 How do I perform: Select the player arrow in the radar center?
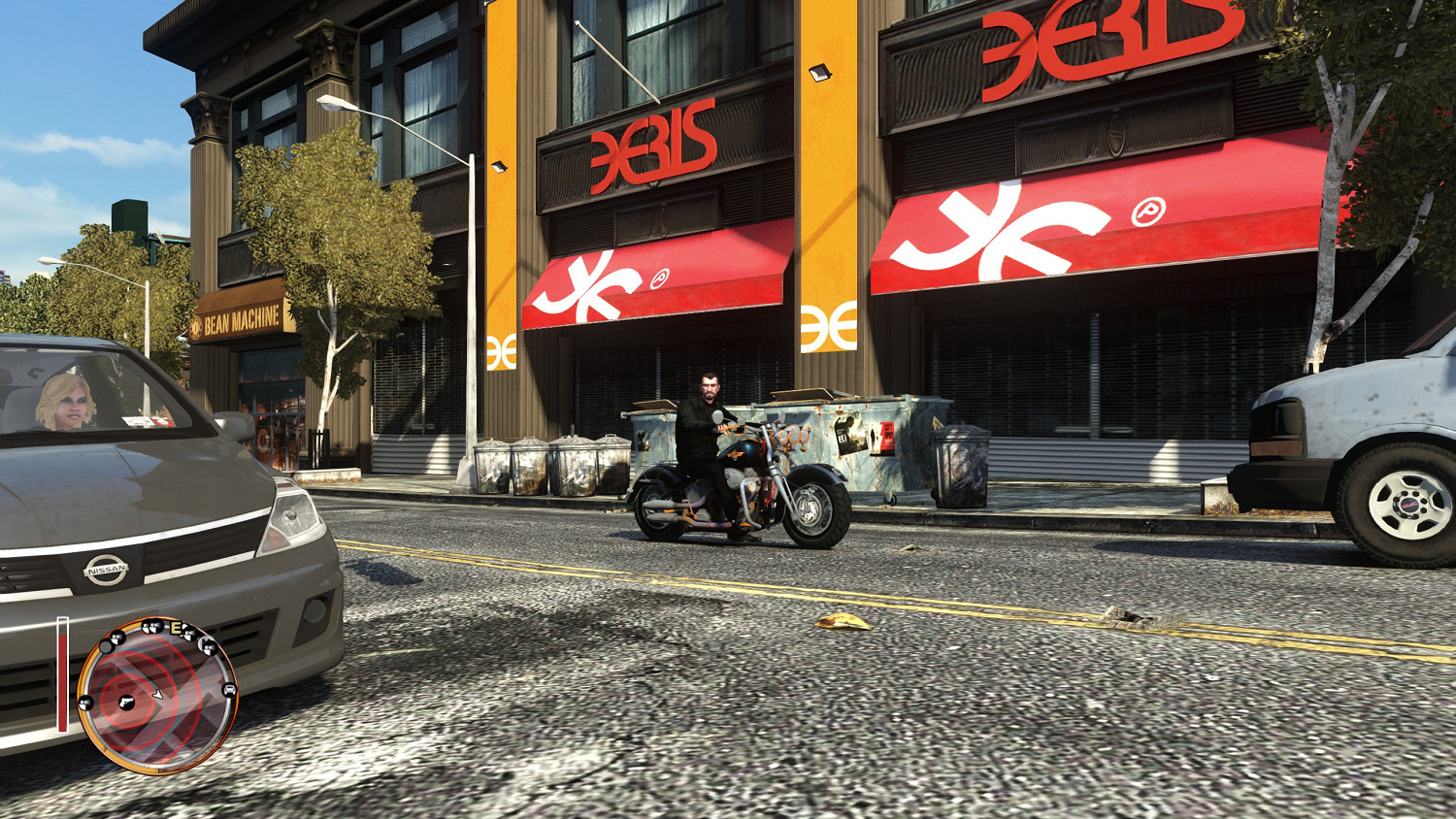156,695
